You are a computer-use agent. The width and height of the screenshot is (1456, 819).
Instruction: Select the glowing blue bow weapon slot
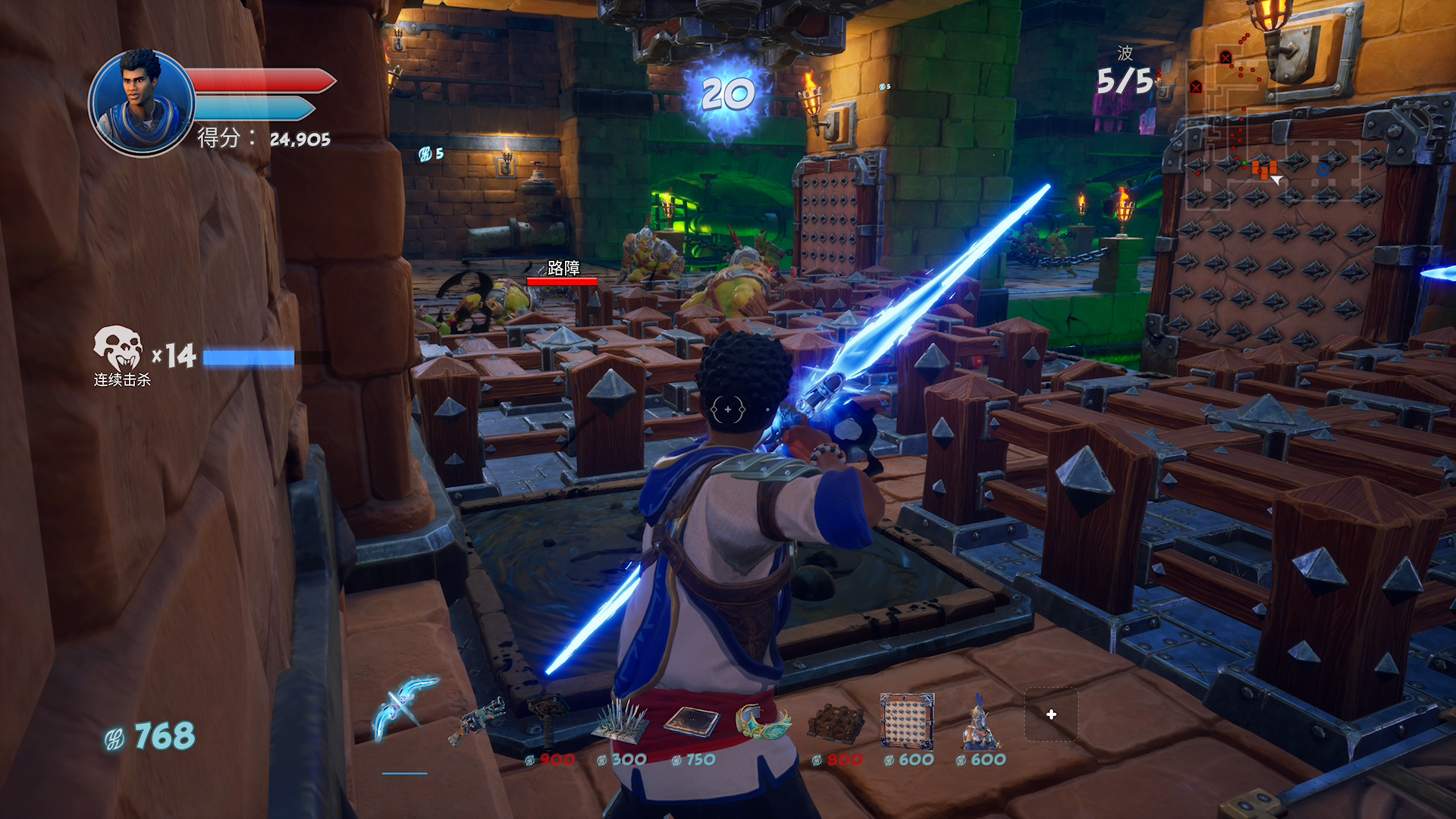[x=404, y=708]
